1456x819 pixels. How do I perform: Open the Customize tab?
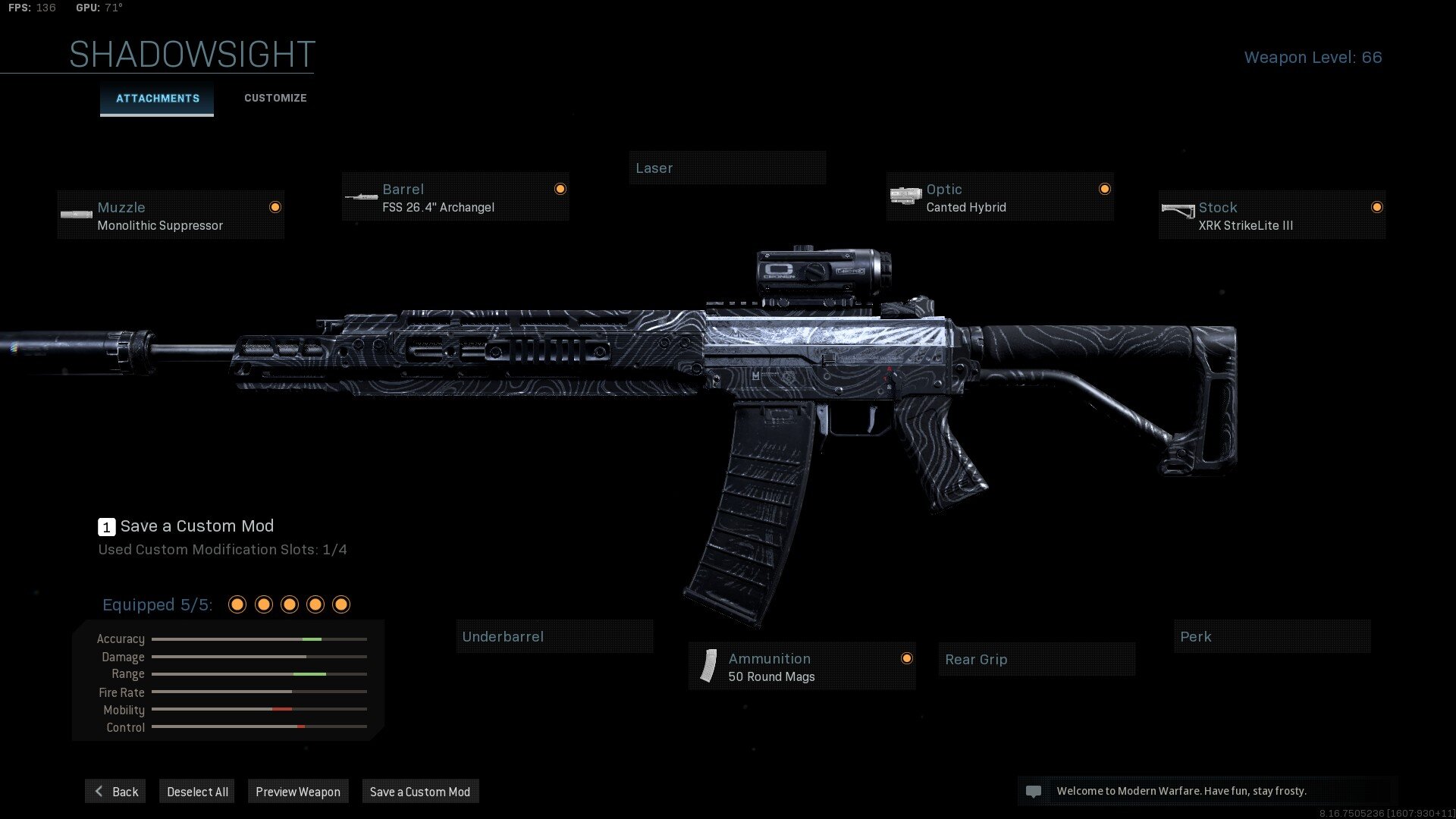pos(275,99)
